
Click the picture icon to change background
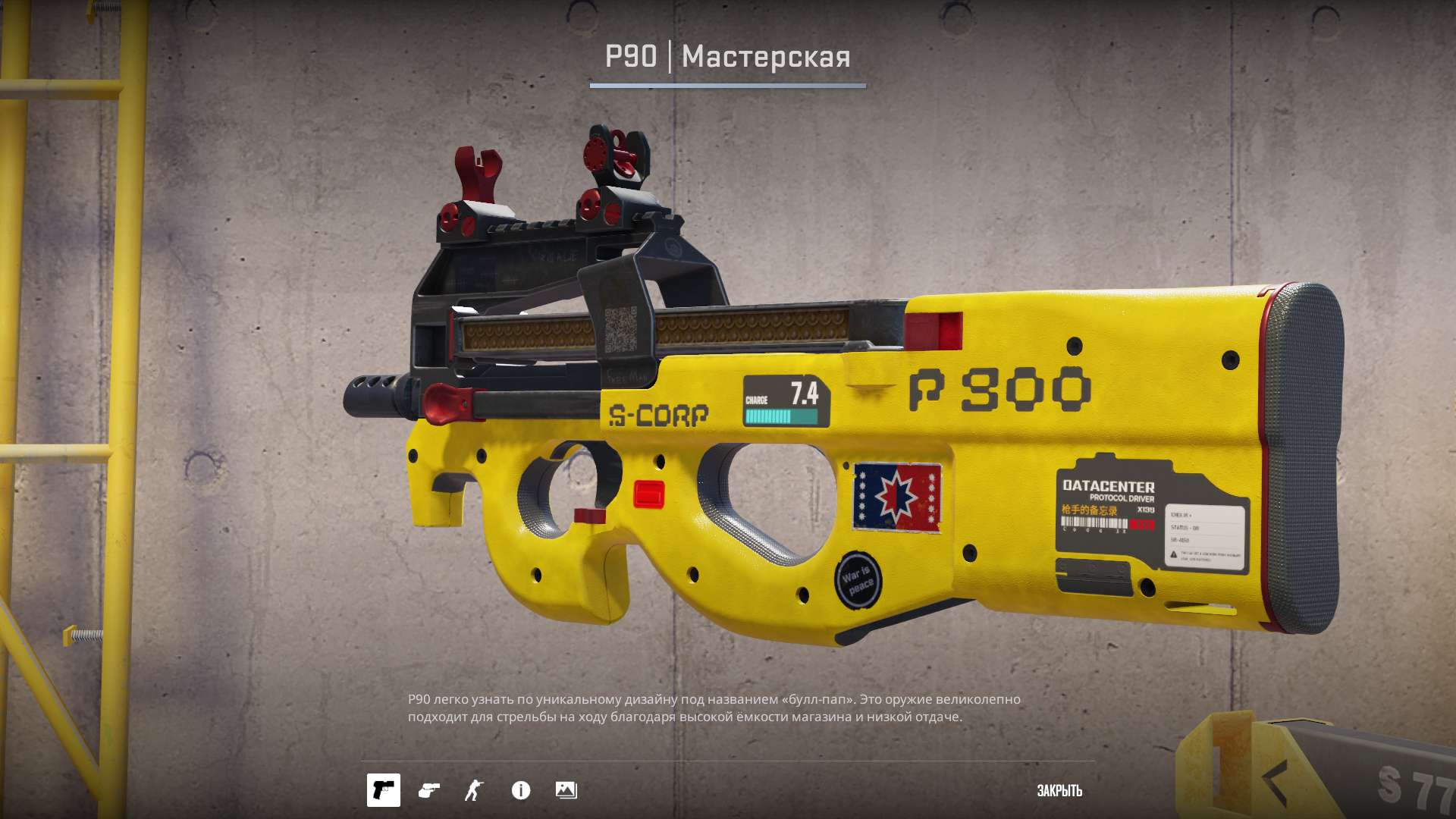tap(566, 790)
